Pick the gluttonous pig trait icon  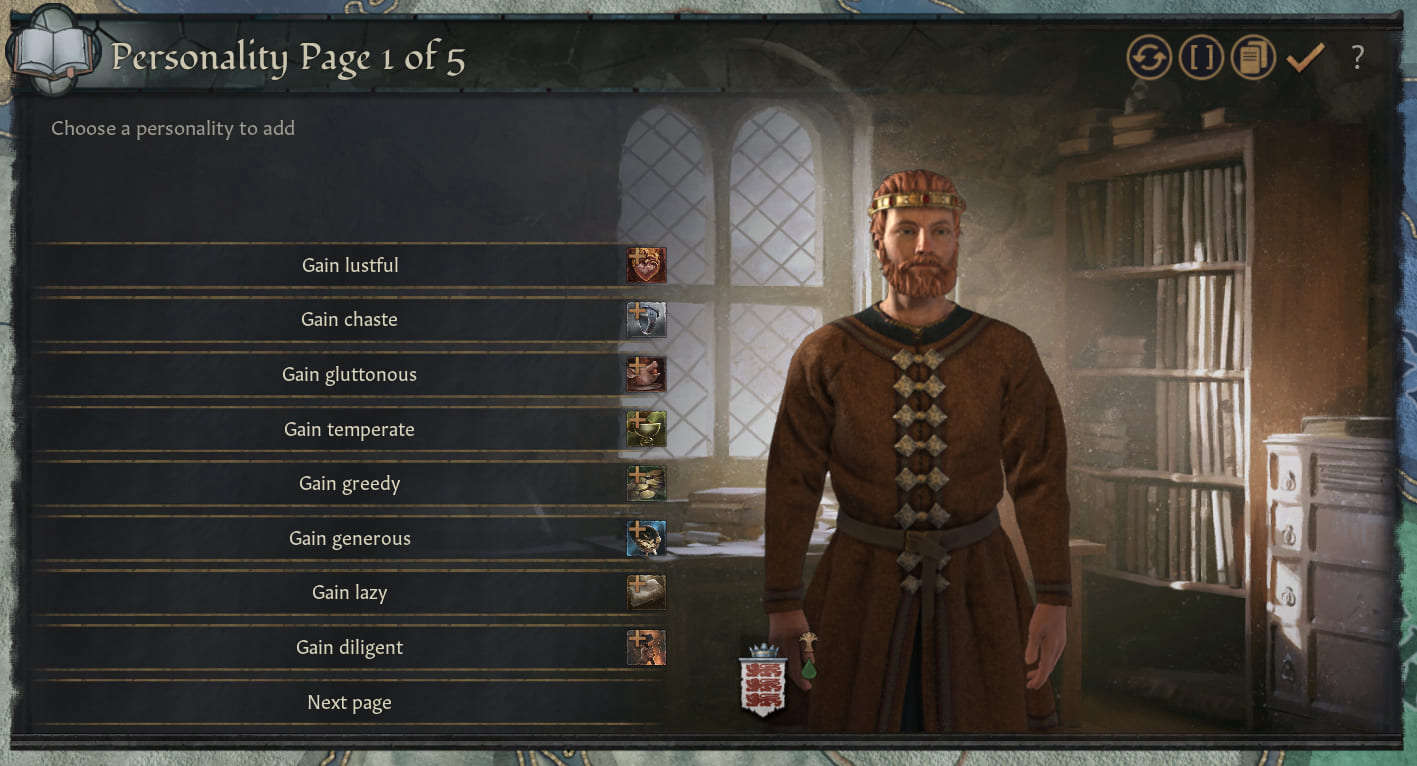click(646, 374)
